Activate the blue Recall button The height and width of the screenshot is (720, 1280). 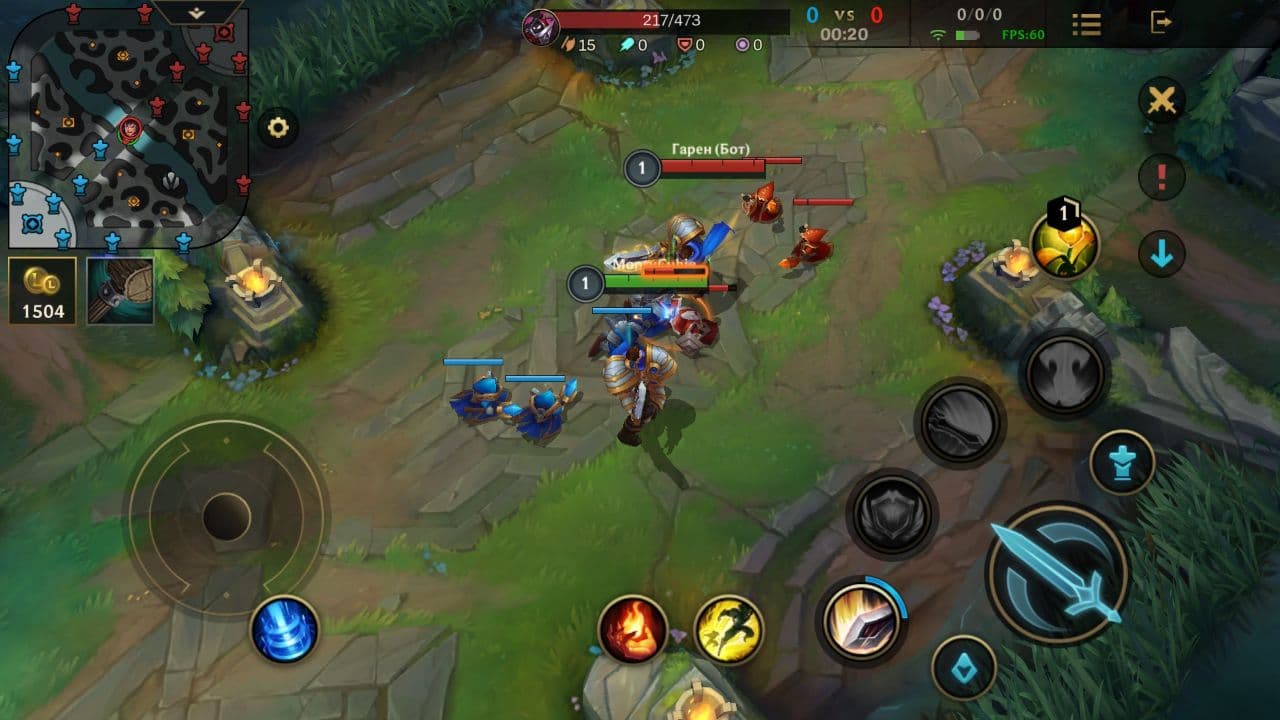coord(284,629)
